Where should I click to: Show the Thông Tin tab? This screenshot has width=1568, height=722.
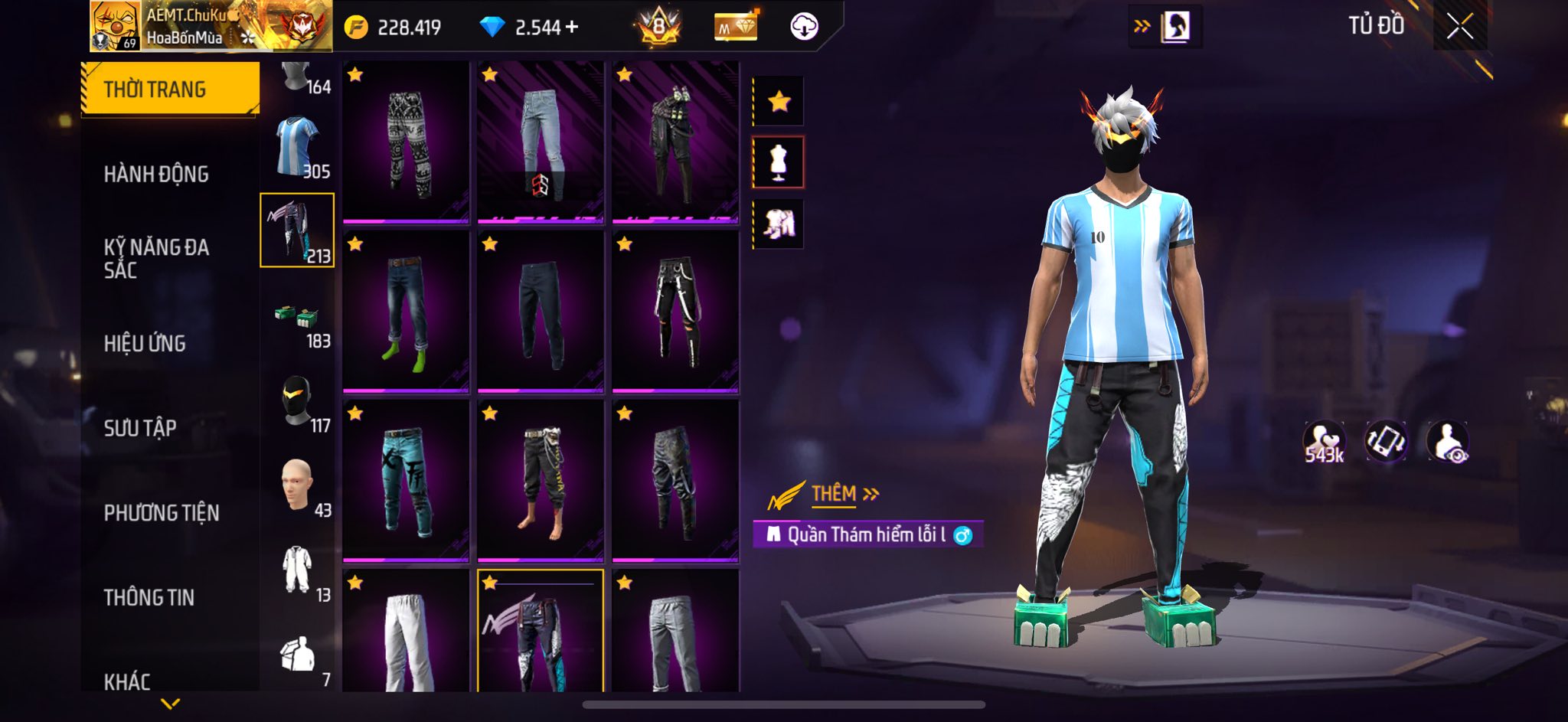point(149,597)
